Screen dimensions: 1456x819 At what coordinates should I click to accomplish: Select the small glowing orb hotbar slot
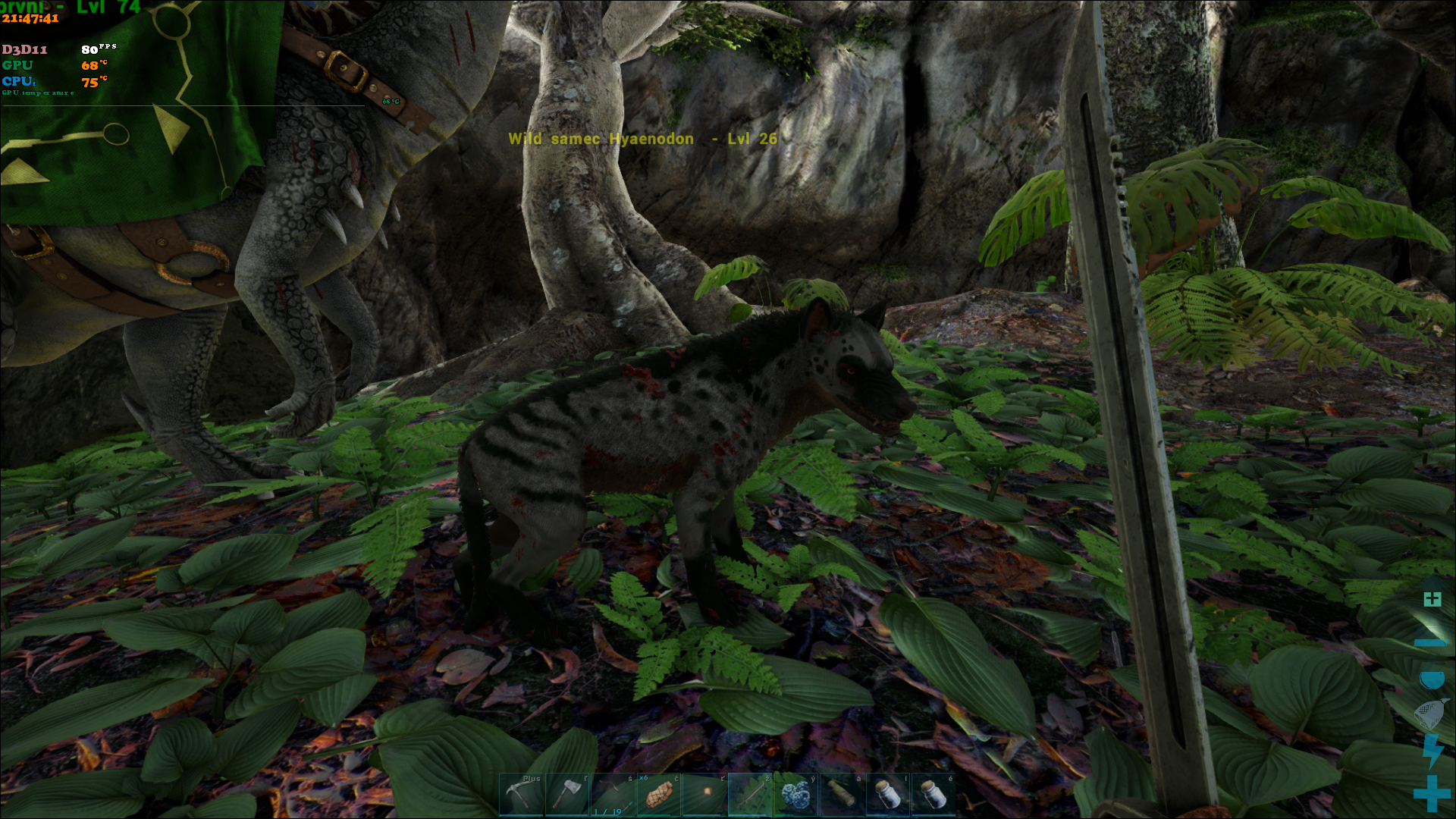704,795
